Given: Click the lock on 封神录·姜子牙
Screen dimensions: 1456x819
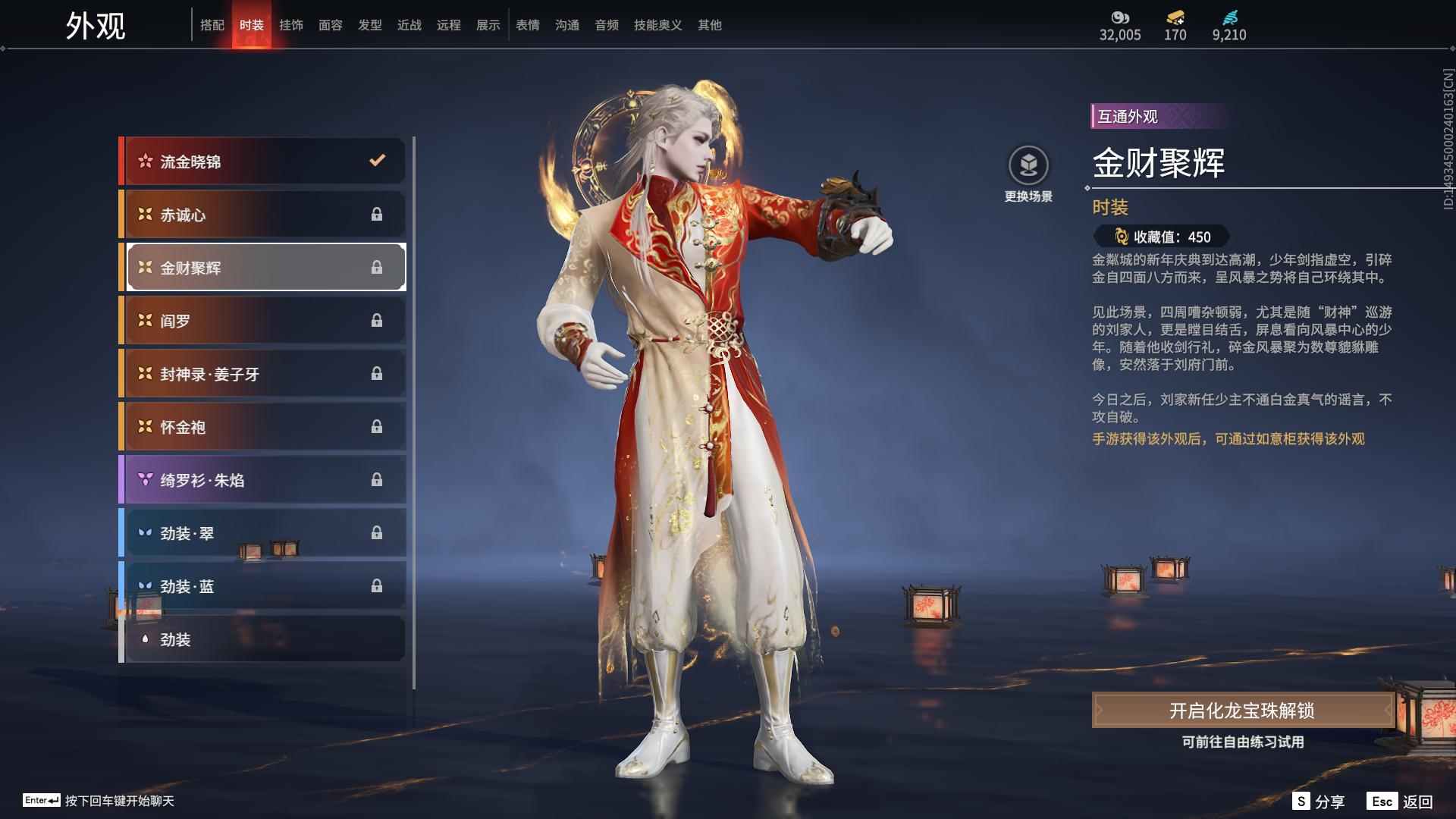Looking at the screenshot, I should point(377,373).
